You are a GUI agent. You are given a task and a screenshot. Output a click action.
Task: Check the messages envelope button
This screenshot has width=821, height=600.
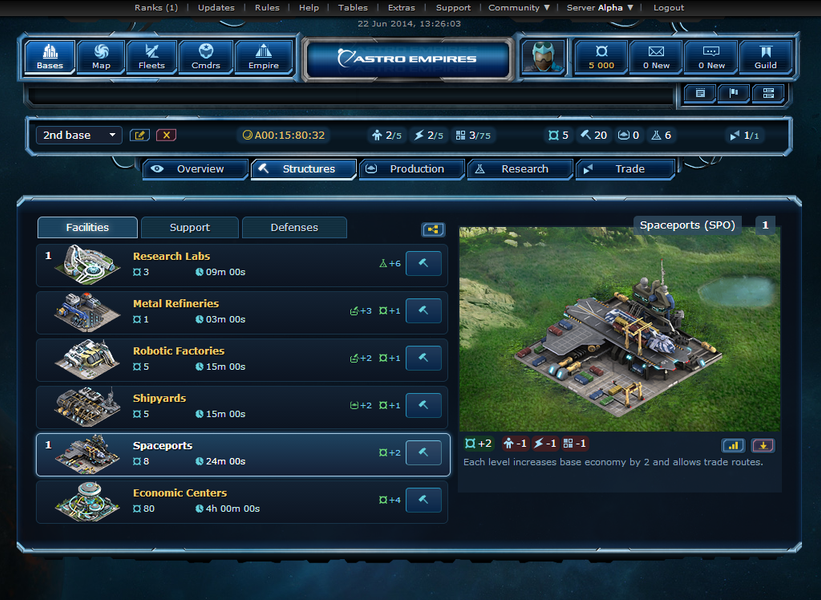[x=656, y=57]
